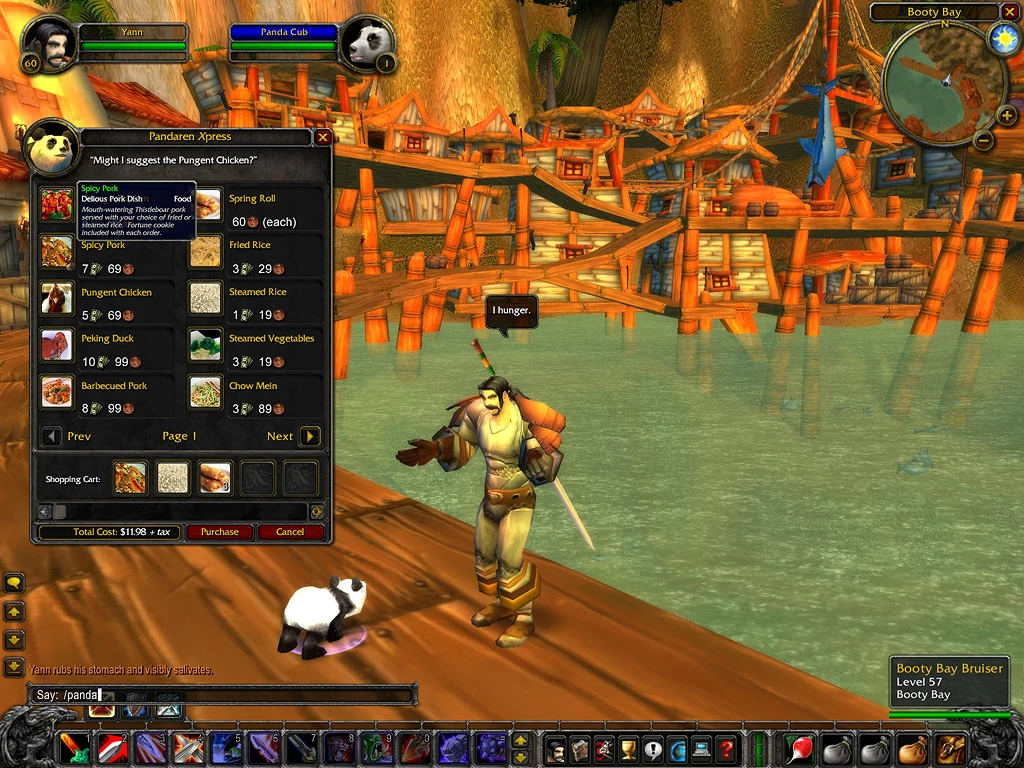
Task: Purchase the shopping cart order
Action: (219, 532)
